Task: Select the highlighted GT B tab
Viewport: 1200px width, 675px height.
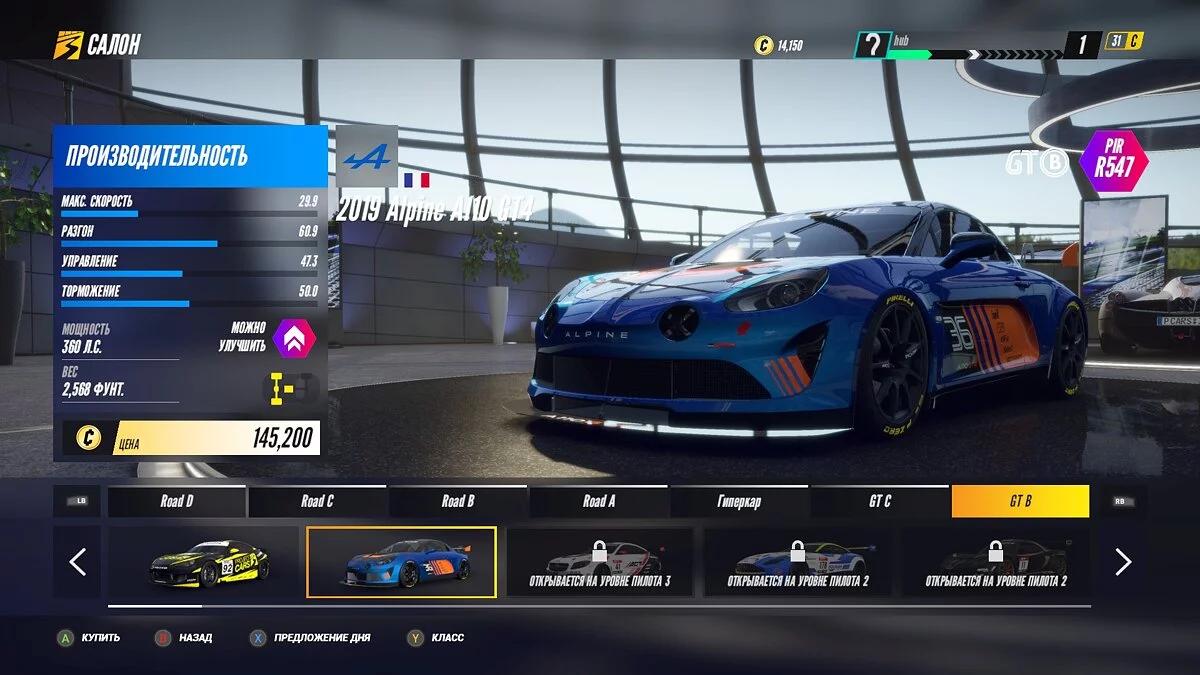Action: [1020, 501]
